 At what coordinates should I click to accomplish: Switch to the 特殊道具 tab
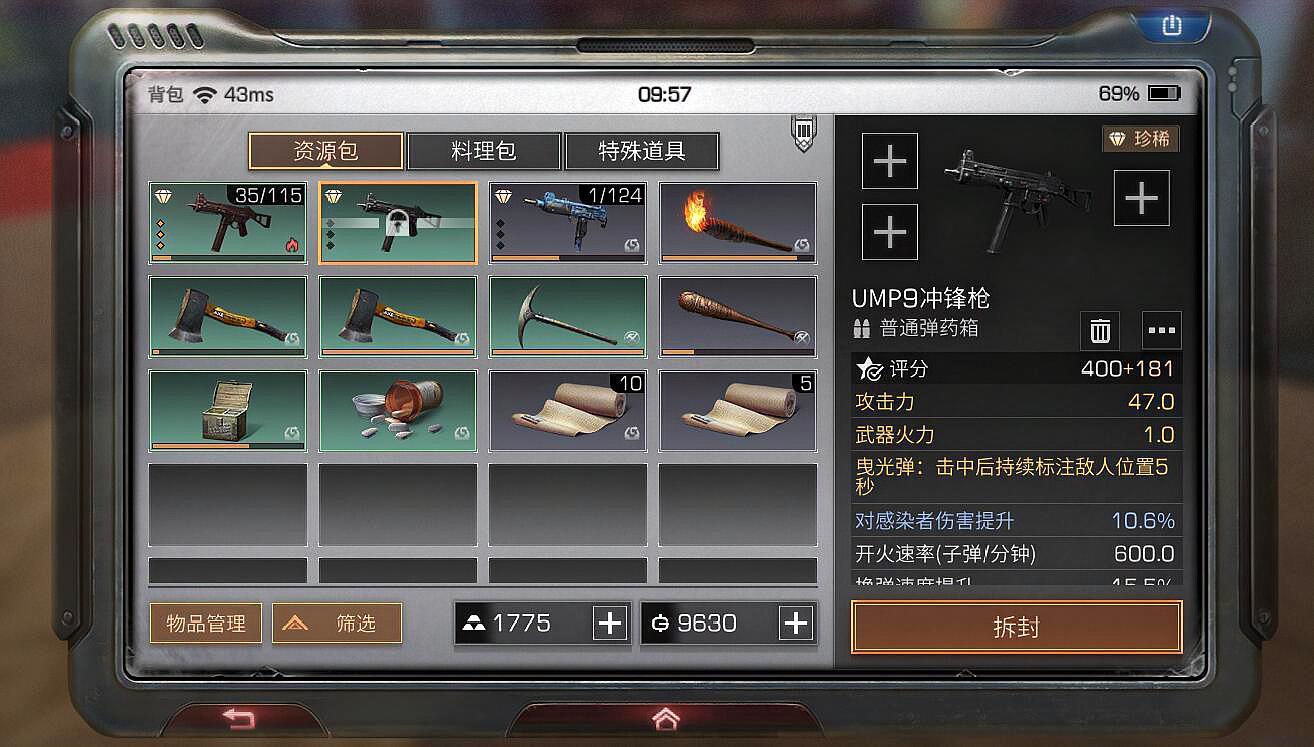[642, 151]
